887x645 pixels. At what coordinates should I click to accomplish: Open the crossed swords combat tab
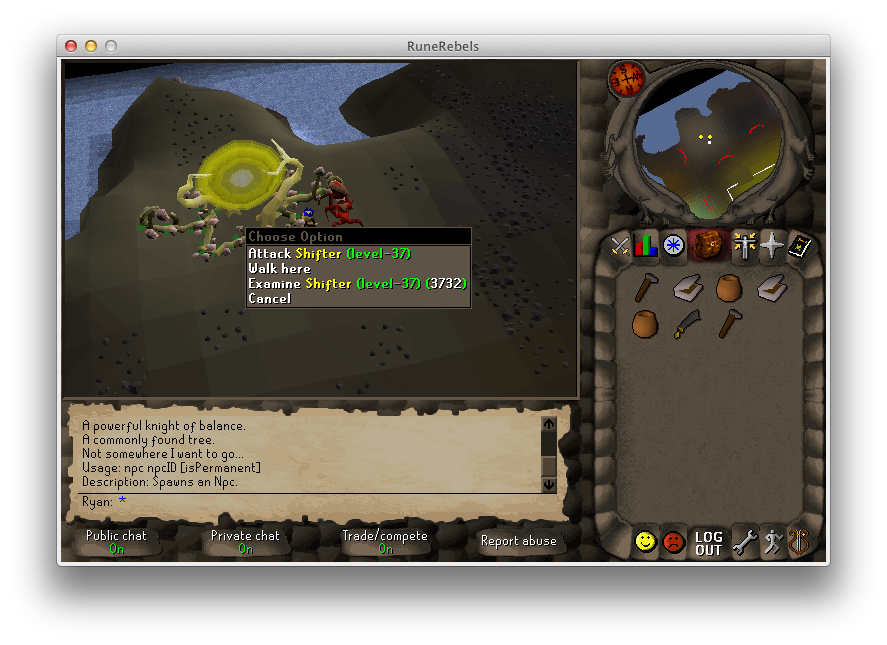coord(620,245)
